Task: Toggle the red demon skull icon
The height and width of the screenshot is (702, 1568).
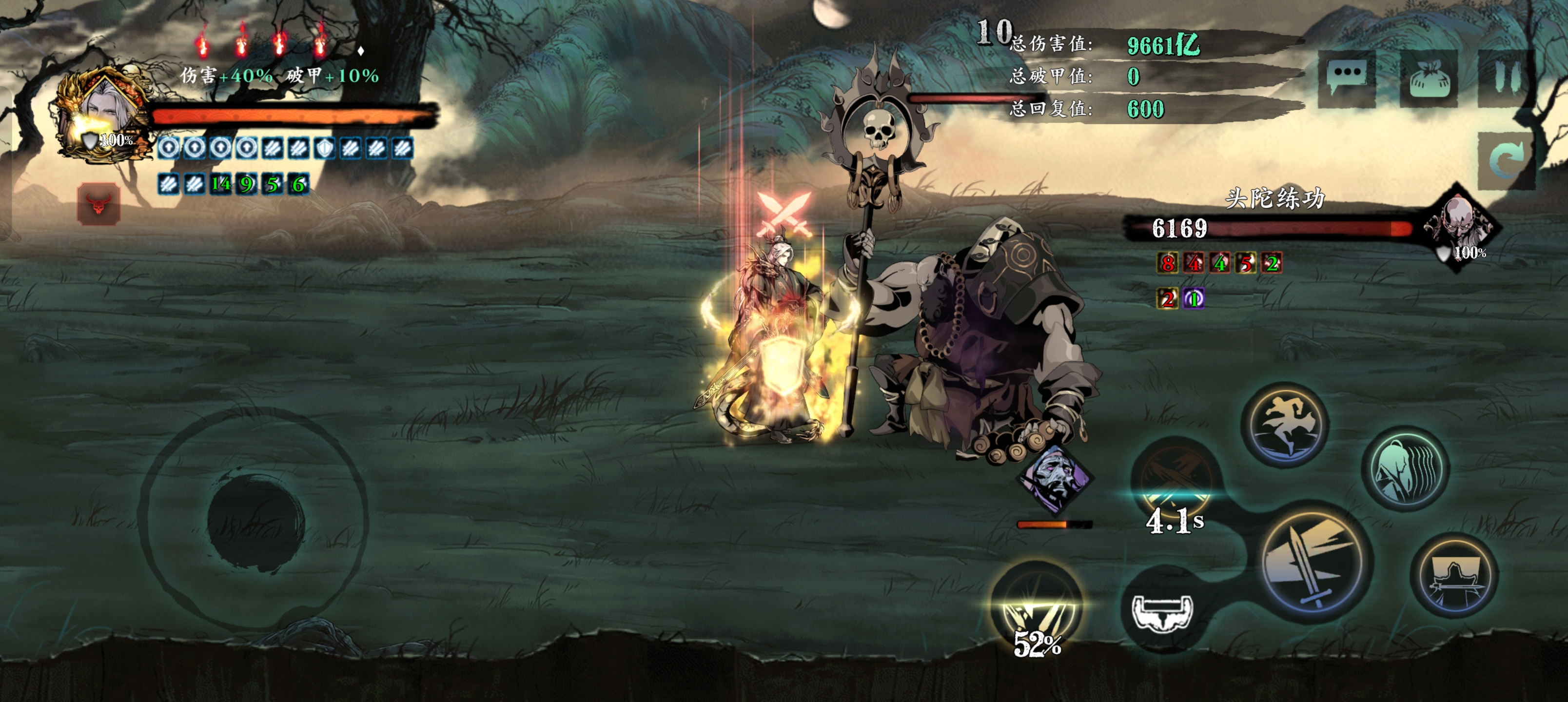Action: [98, 204]
